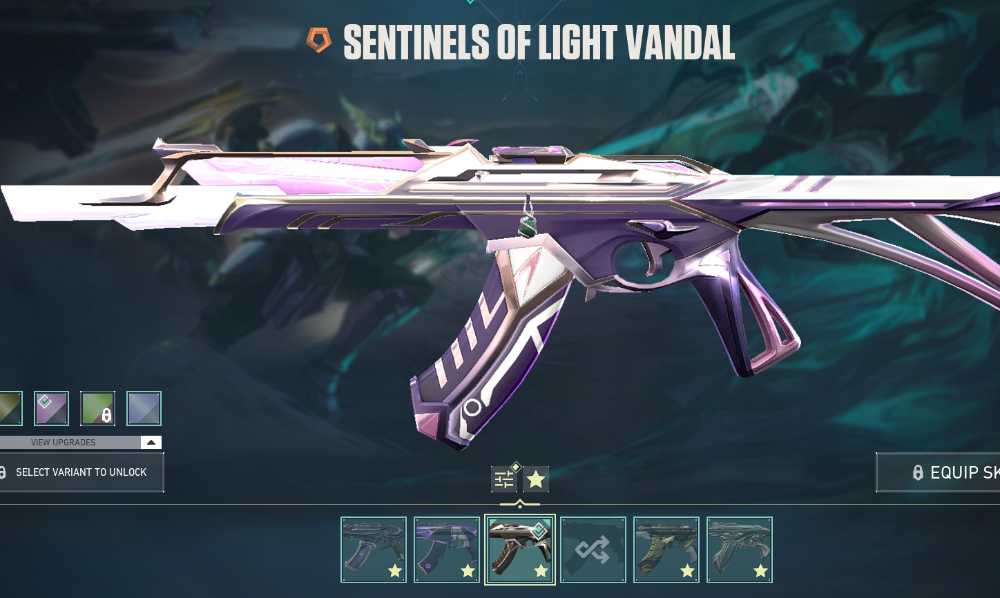Choose the last gray Vandal thumbnail
This screenshot has width=1000, height=598.
pyautogui.click(x=739, y=549)
